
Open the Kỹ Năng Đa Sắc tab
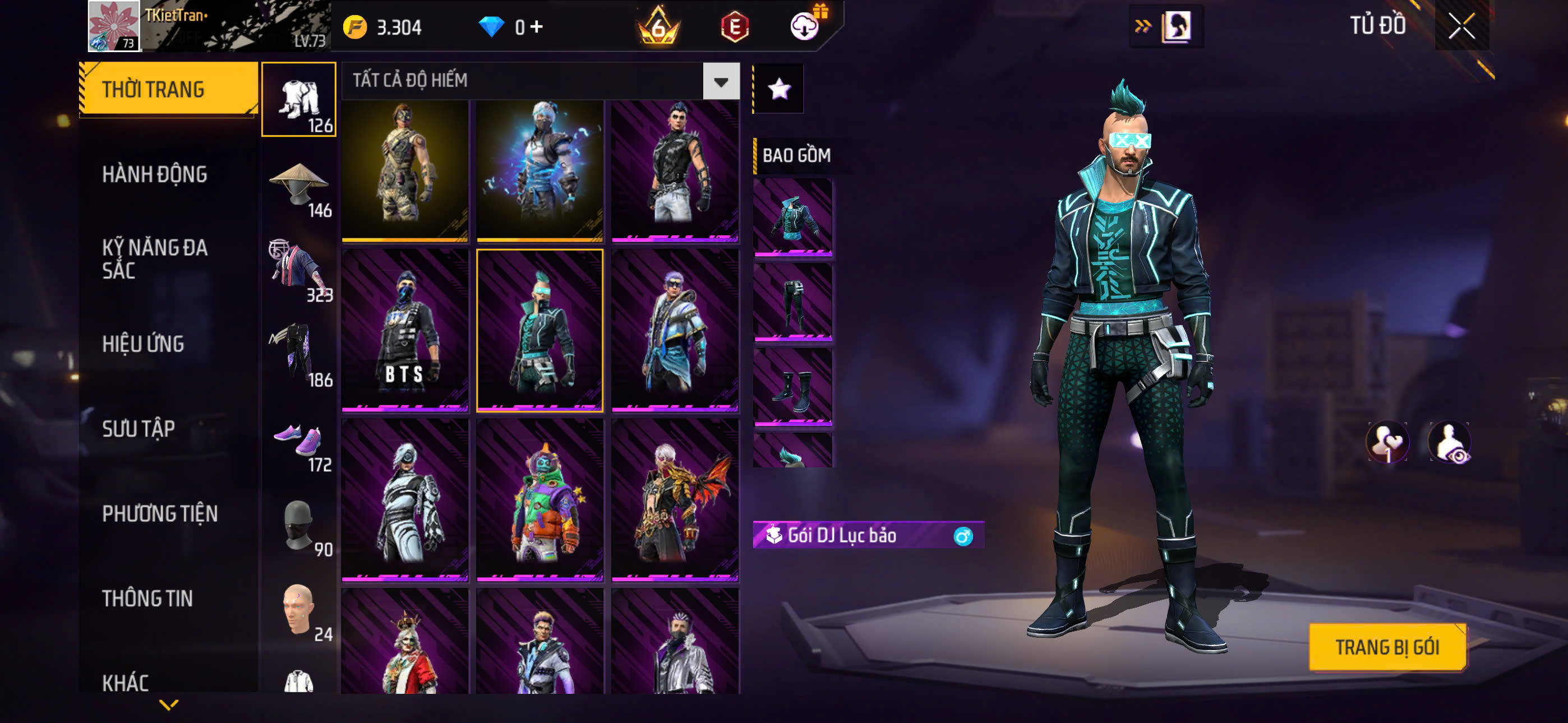pyautogui.click(x=155, y=258)
